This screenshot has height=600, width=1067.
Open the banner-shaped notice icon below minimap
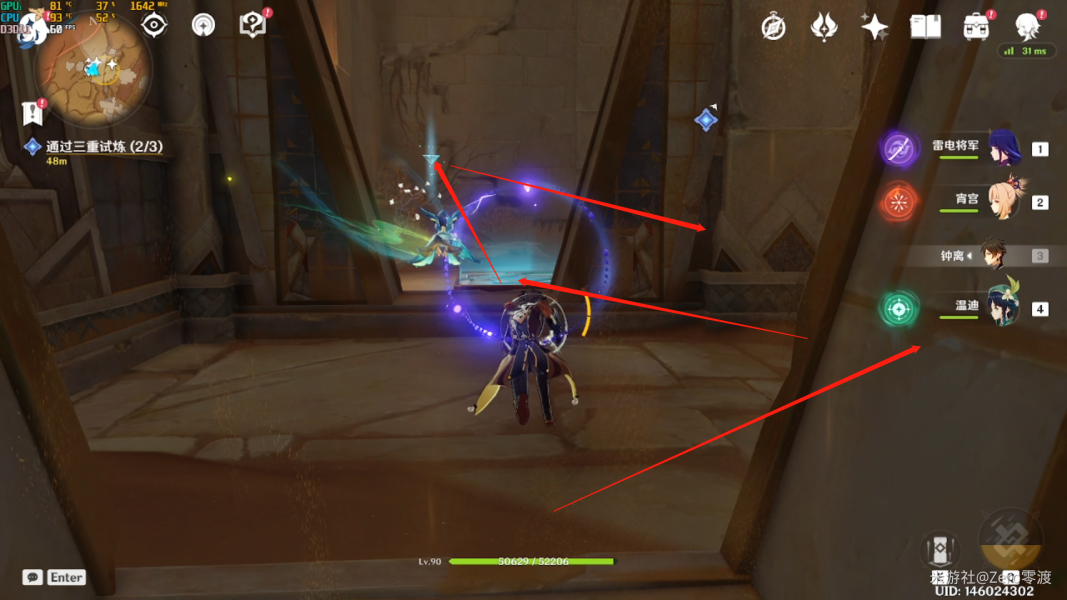click(33, 112)
